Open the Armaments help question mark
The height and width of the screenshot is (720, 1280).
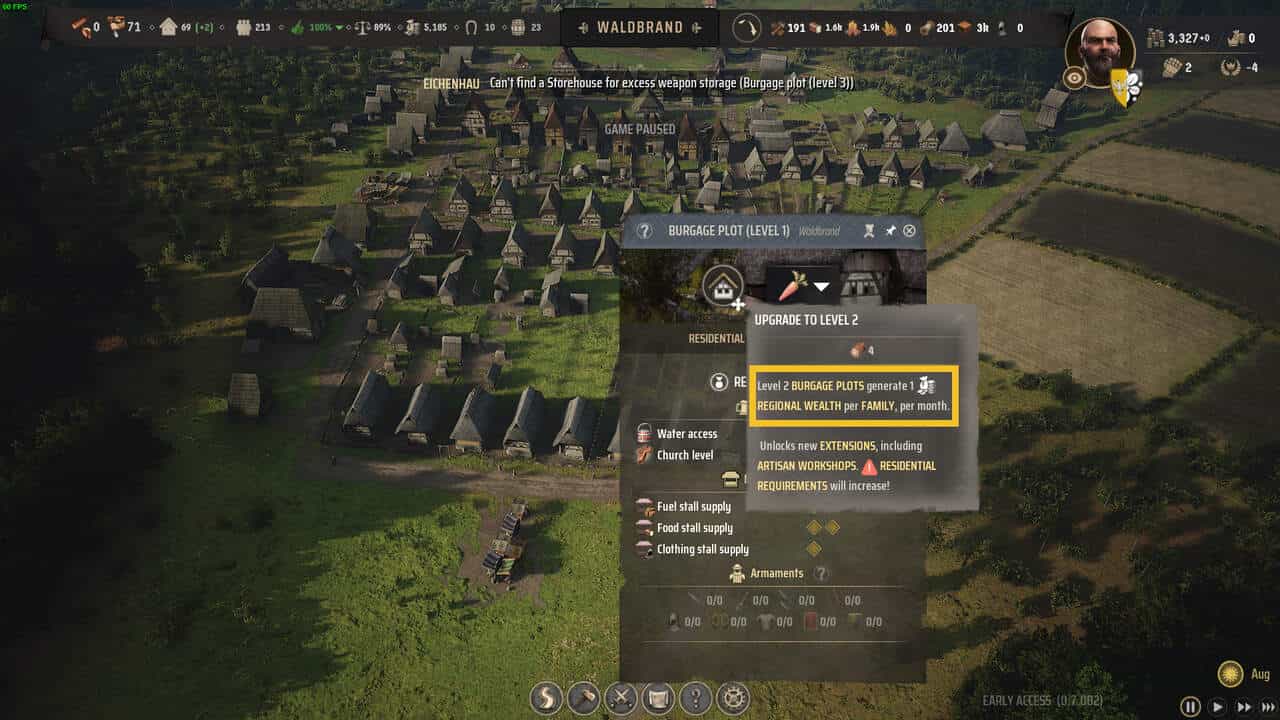coord(821,574)
